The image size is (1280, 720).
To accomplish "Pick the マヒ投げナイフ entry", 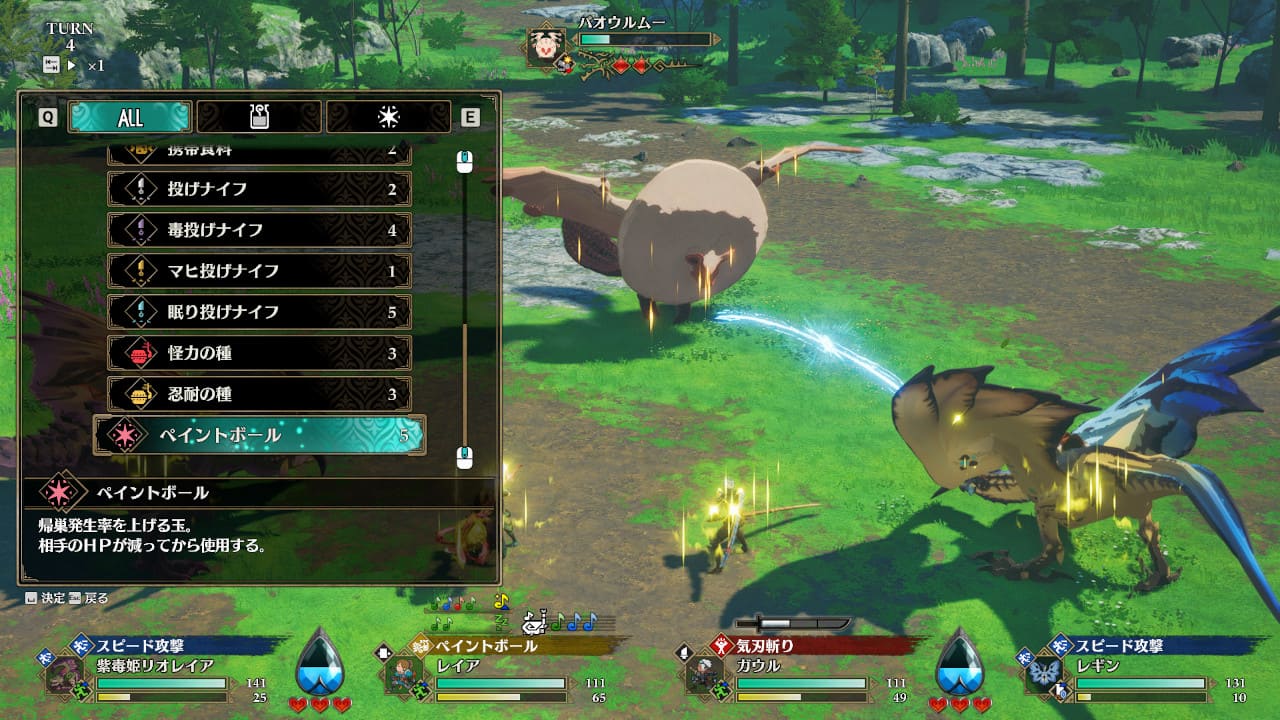I will (259, 271).
